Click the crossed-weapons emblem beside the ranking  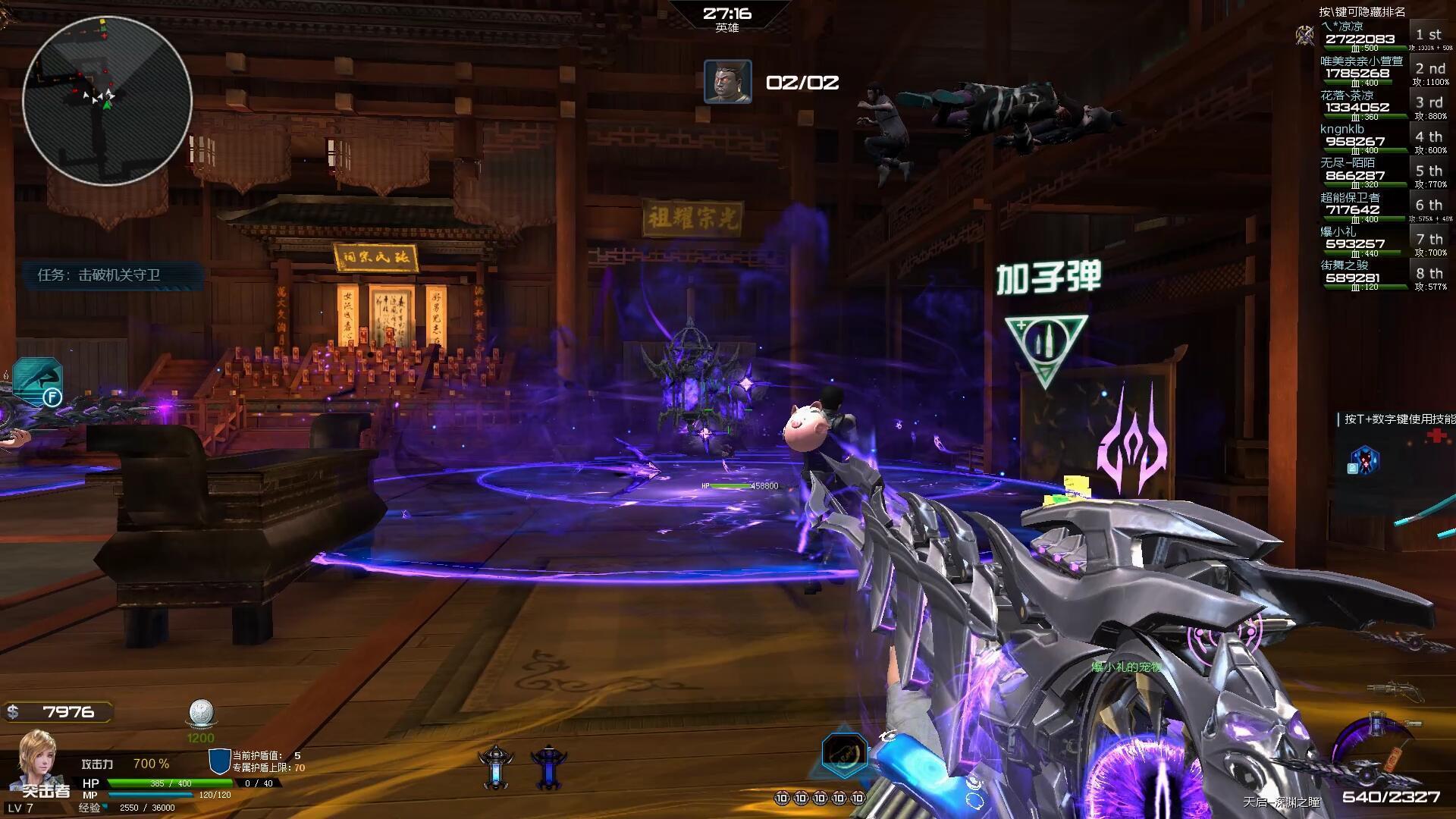click(1304, 34)
